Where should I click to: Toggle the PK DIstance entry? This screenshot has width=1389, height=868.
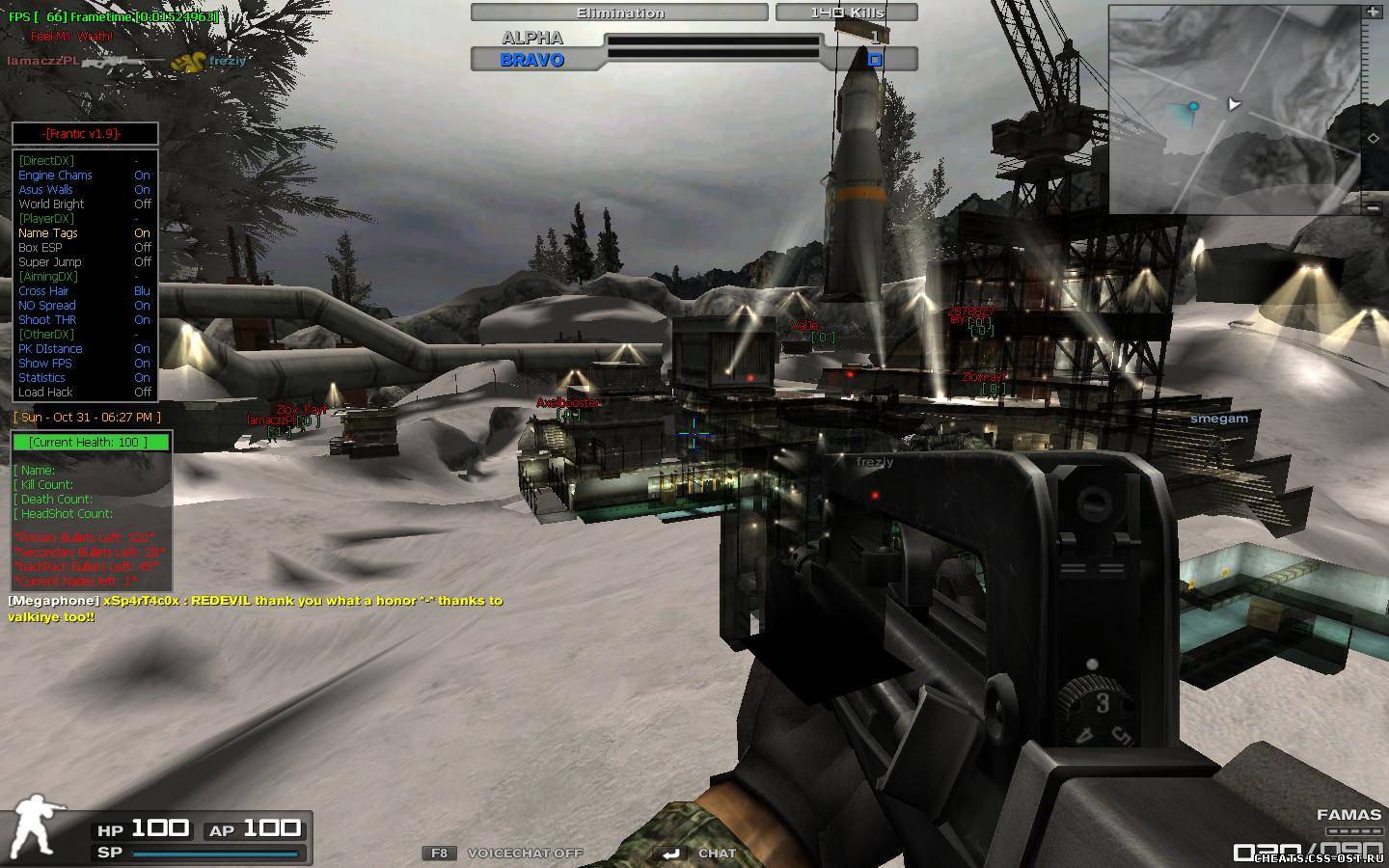tap(50, 349)
